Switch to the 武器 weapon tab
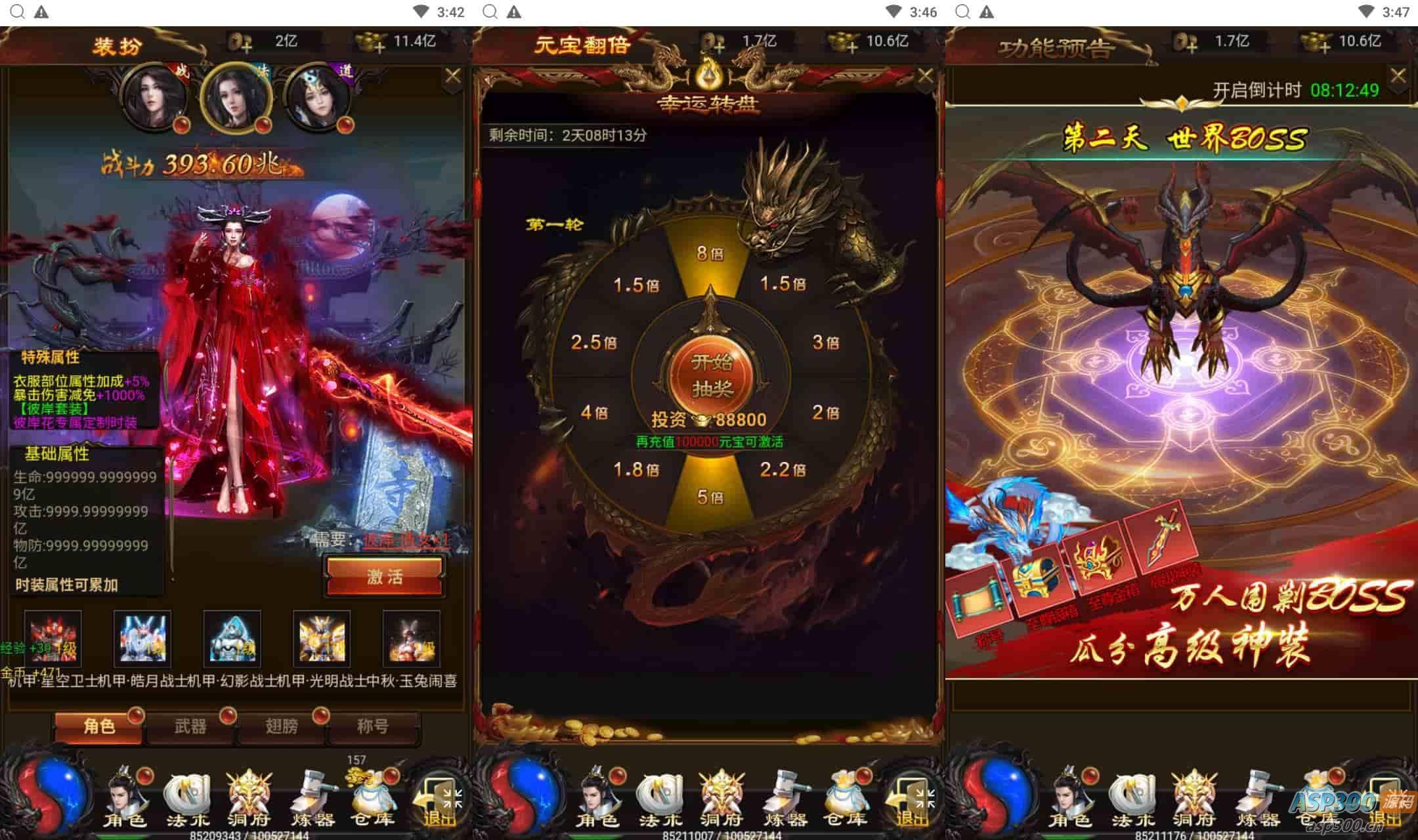This screenshot has height=840, width=1418. pyautogui.click(x=190, y=727)
